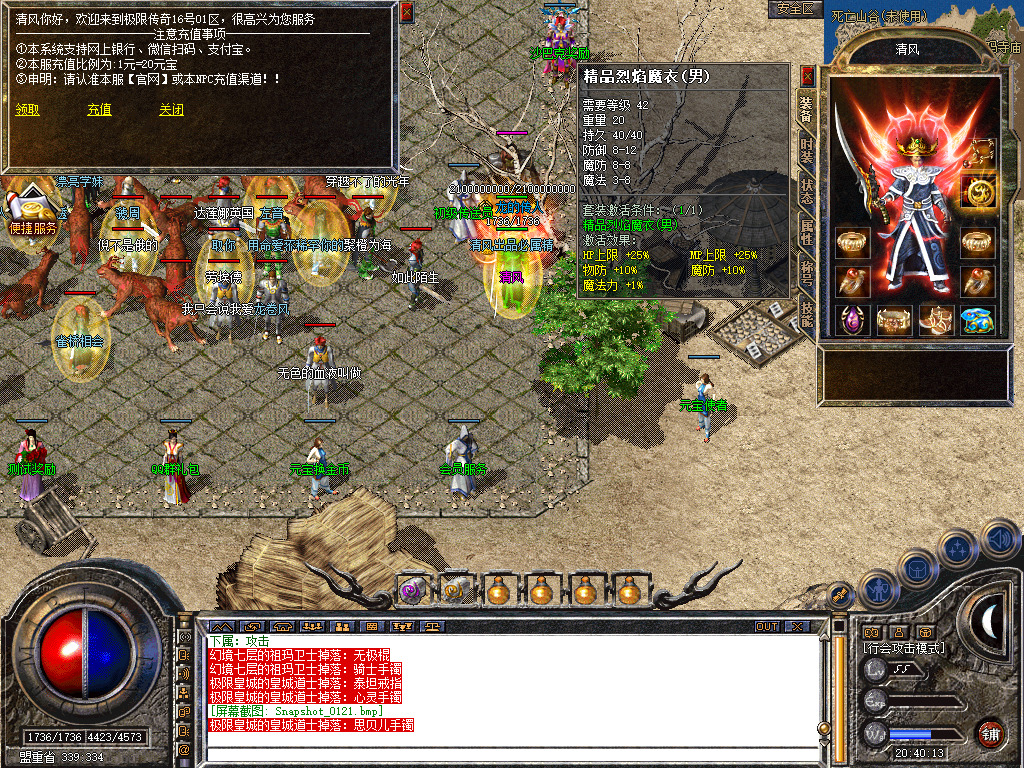Close the character equipment panel
This screenshot has height=768, width=1024.
tap(808, 76)
